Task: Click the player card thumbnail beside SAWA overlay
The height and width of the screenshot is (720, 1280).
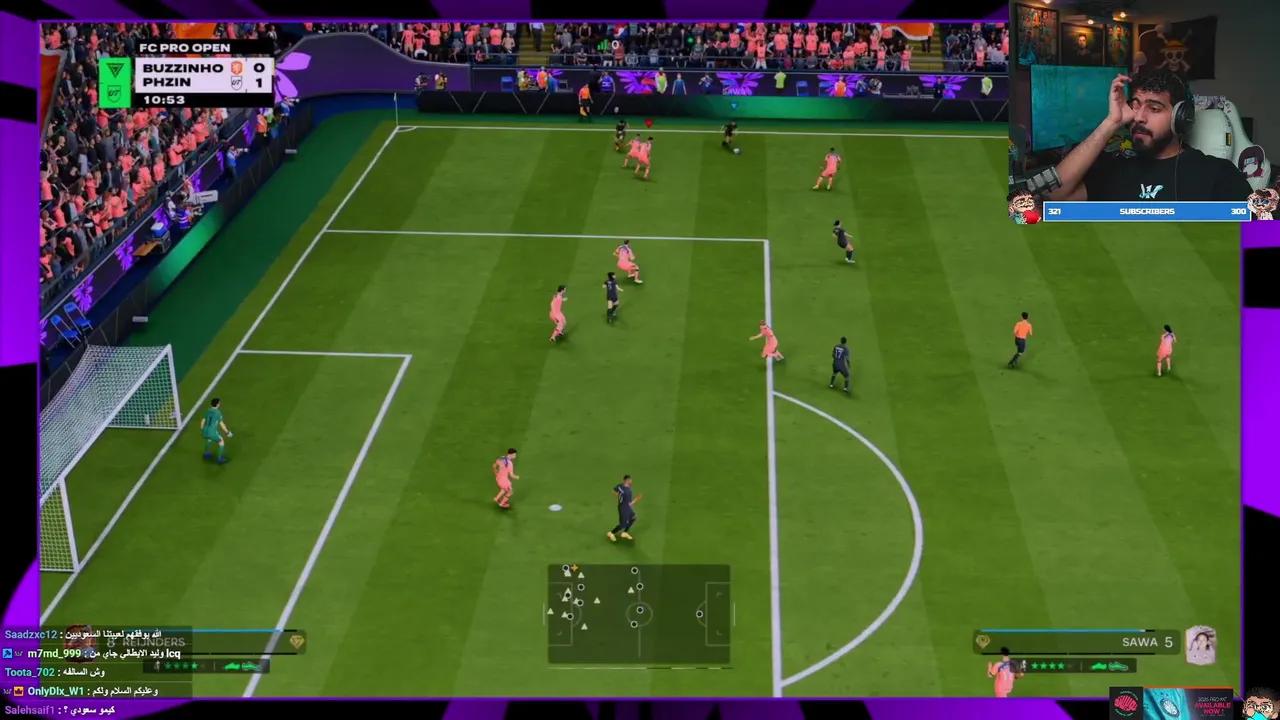Action: point(1201,645)
